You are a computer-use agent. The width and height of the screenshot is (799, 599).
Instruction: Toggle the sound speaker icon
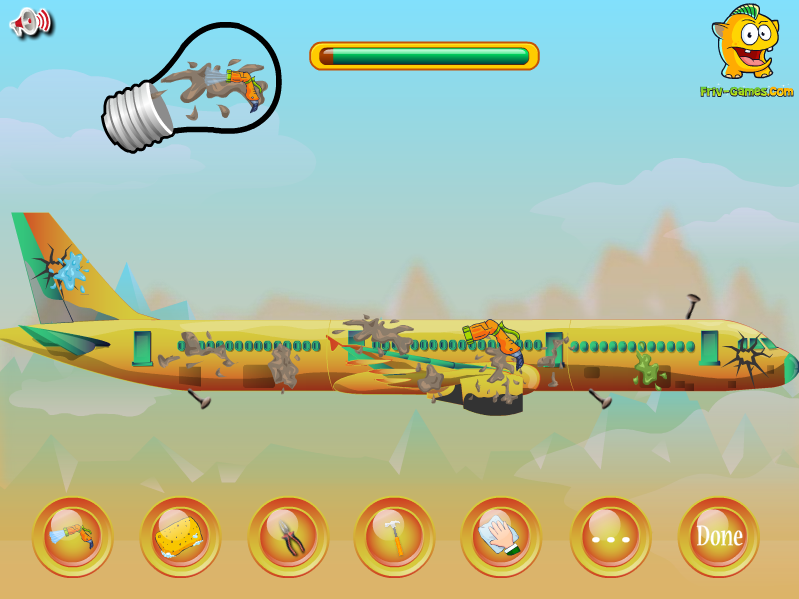point(30,22)
